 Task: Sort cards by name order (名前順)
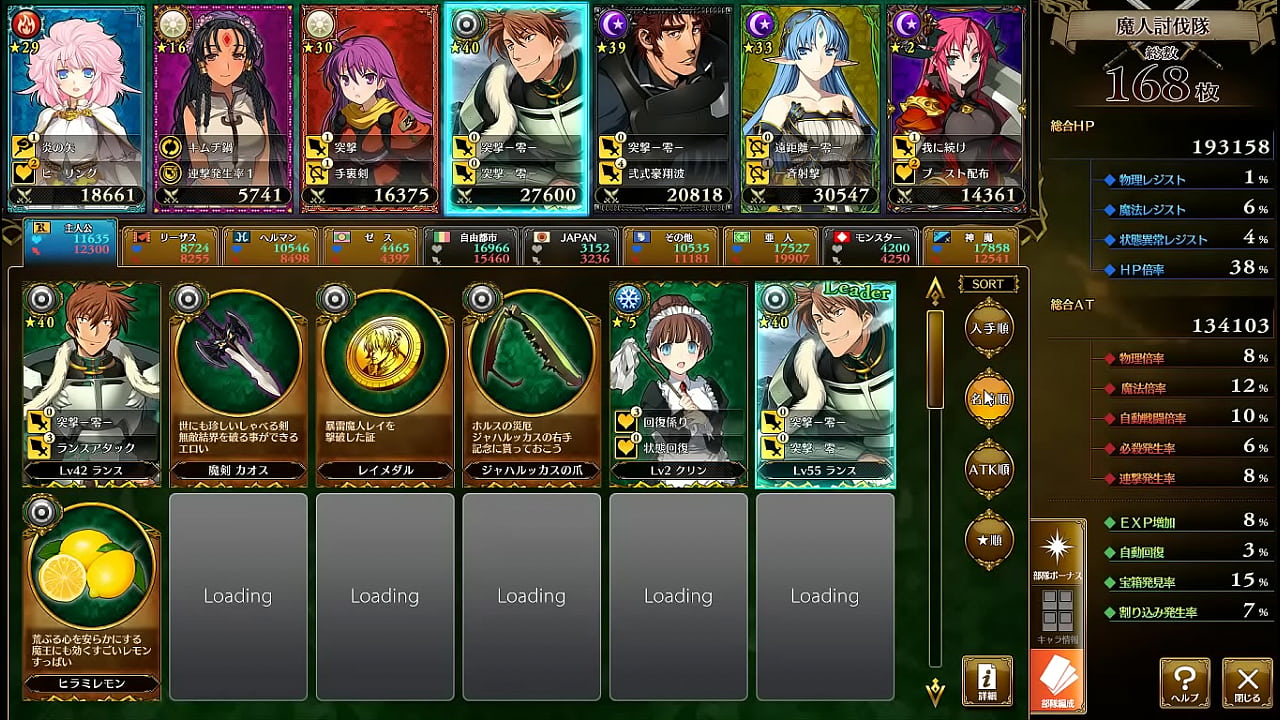pos(988,399)
